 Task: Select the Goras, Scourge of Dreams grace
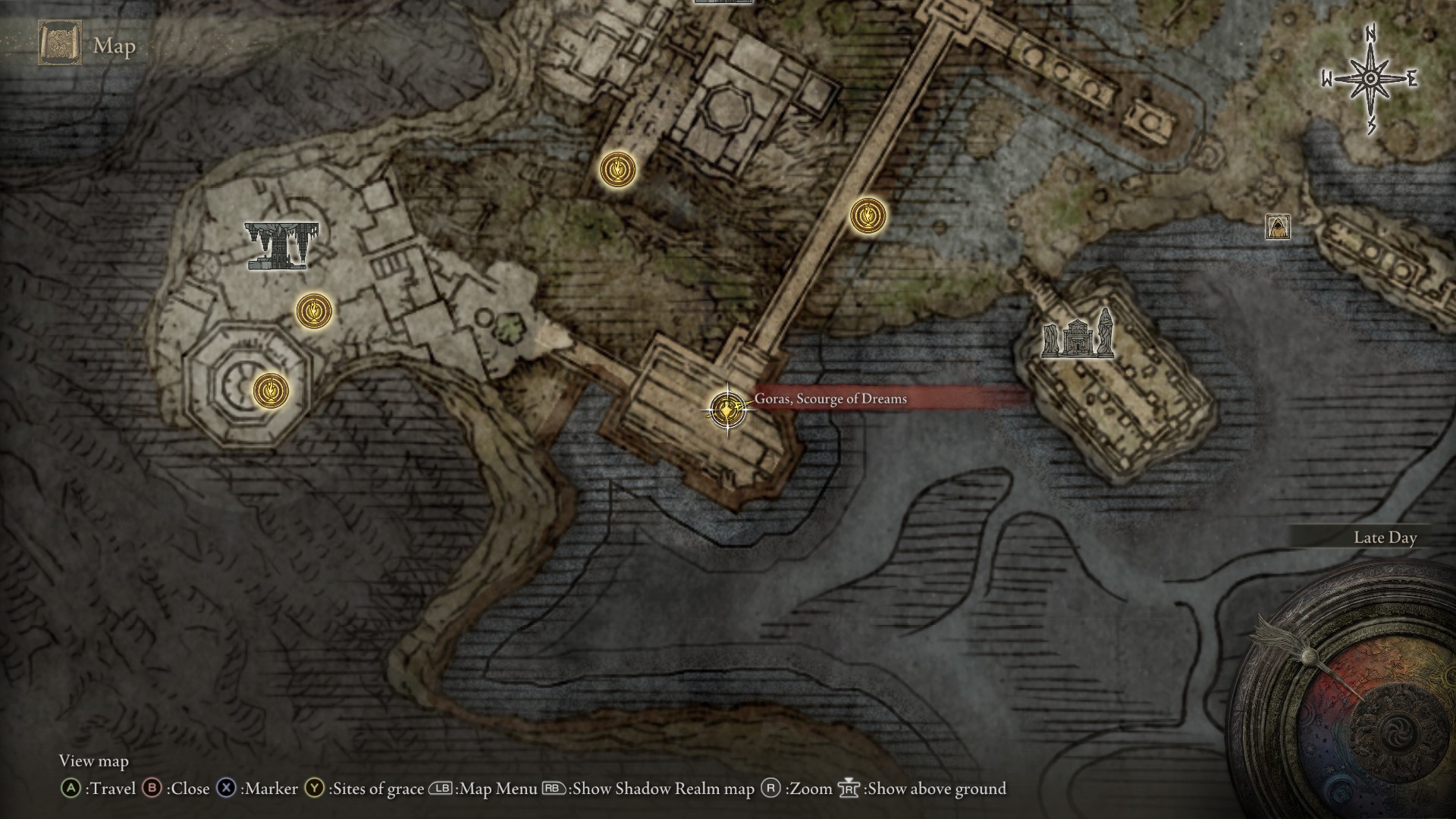point(727,409)
